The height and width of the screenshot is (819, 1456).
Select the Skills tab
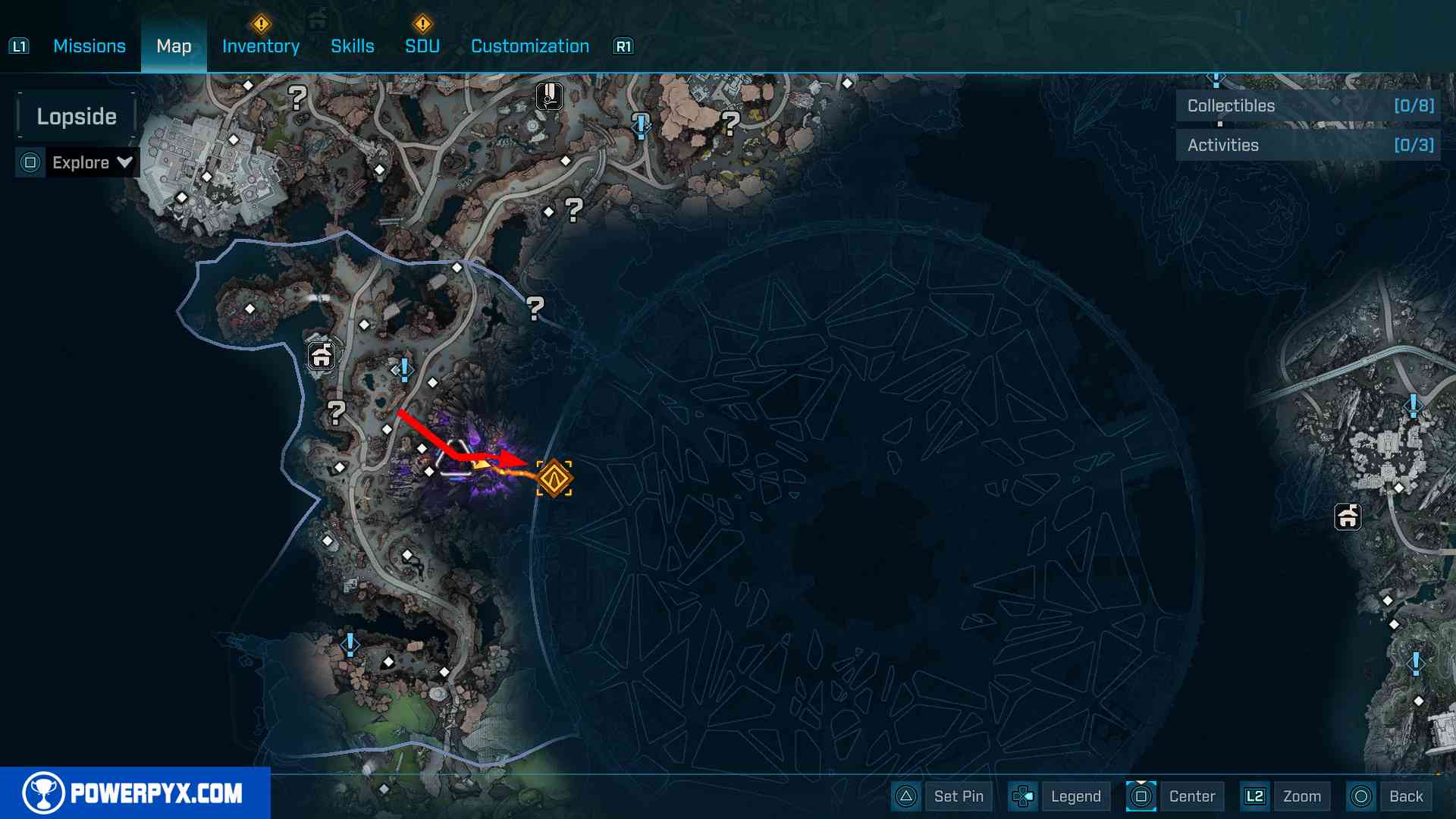click(353, 45)
